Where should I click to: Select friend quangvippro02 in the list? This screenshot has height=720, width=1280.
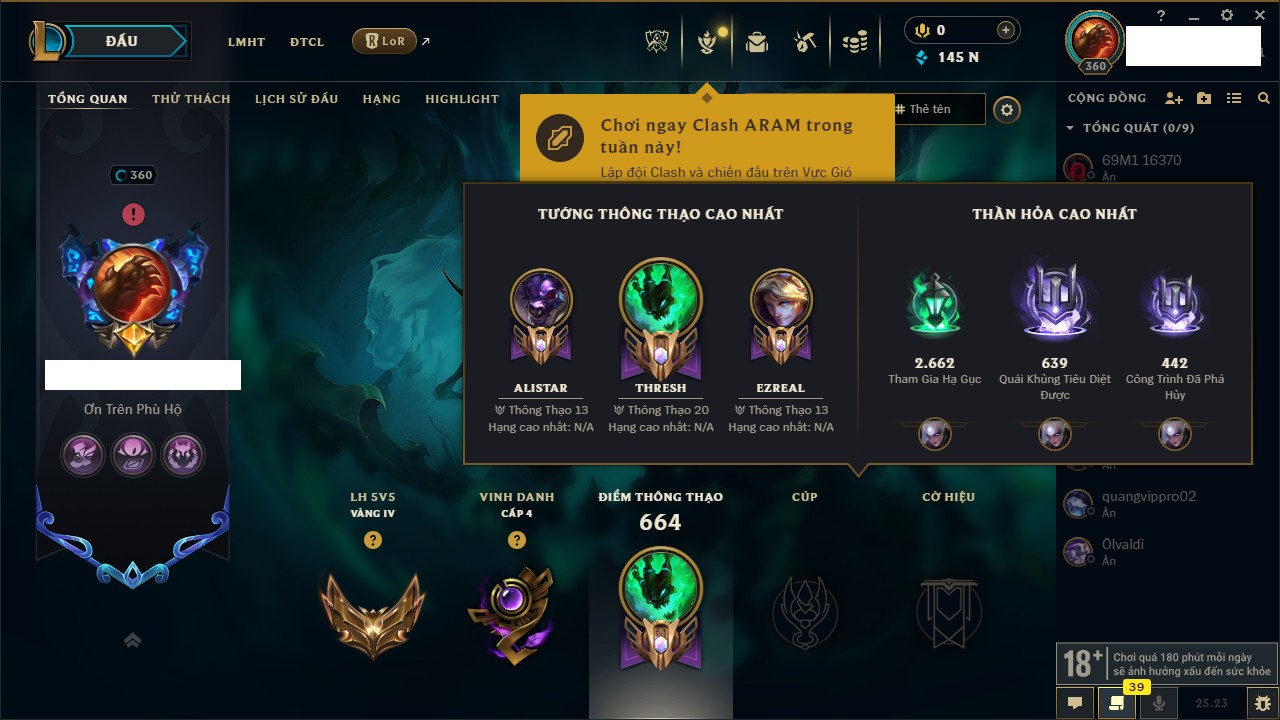click(1148, 496)
